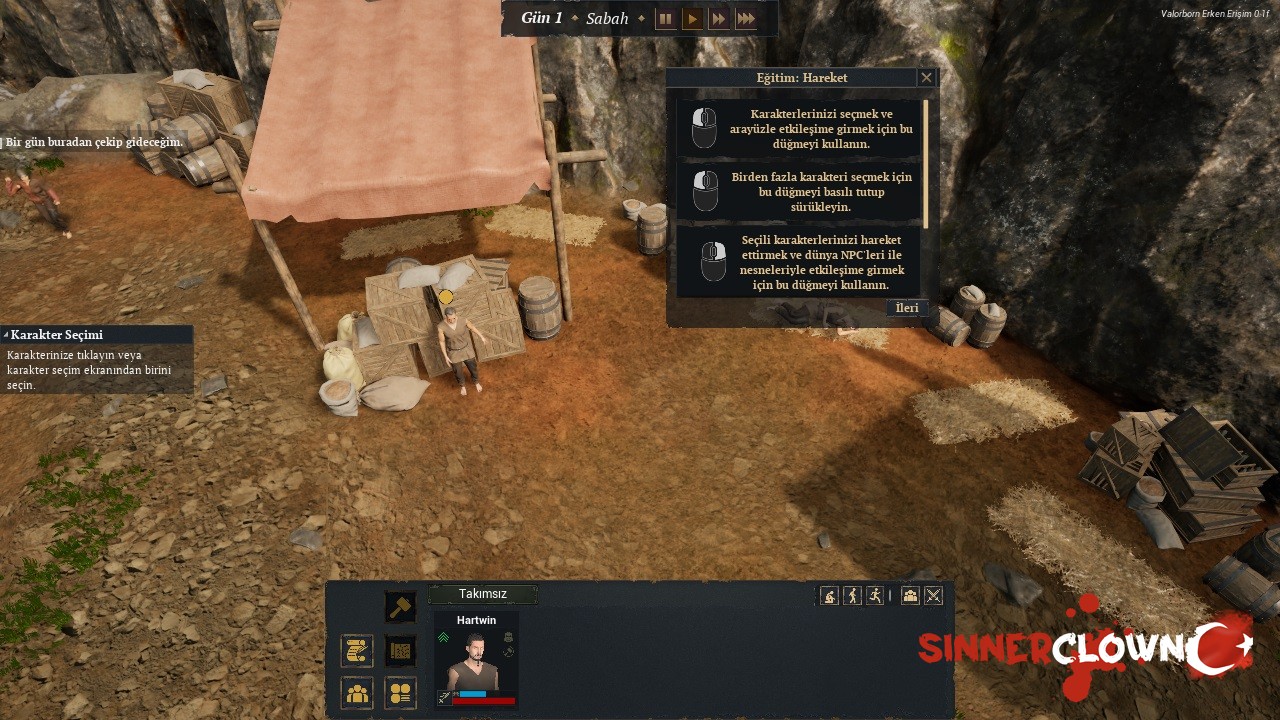Open the map icon button
Image resolution: width=1280 pixels, height=720 pixels.
pyautogui.click(x=400, y=651)
